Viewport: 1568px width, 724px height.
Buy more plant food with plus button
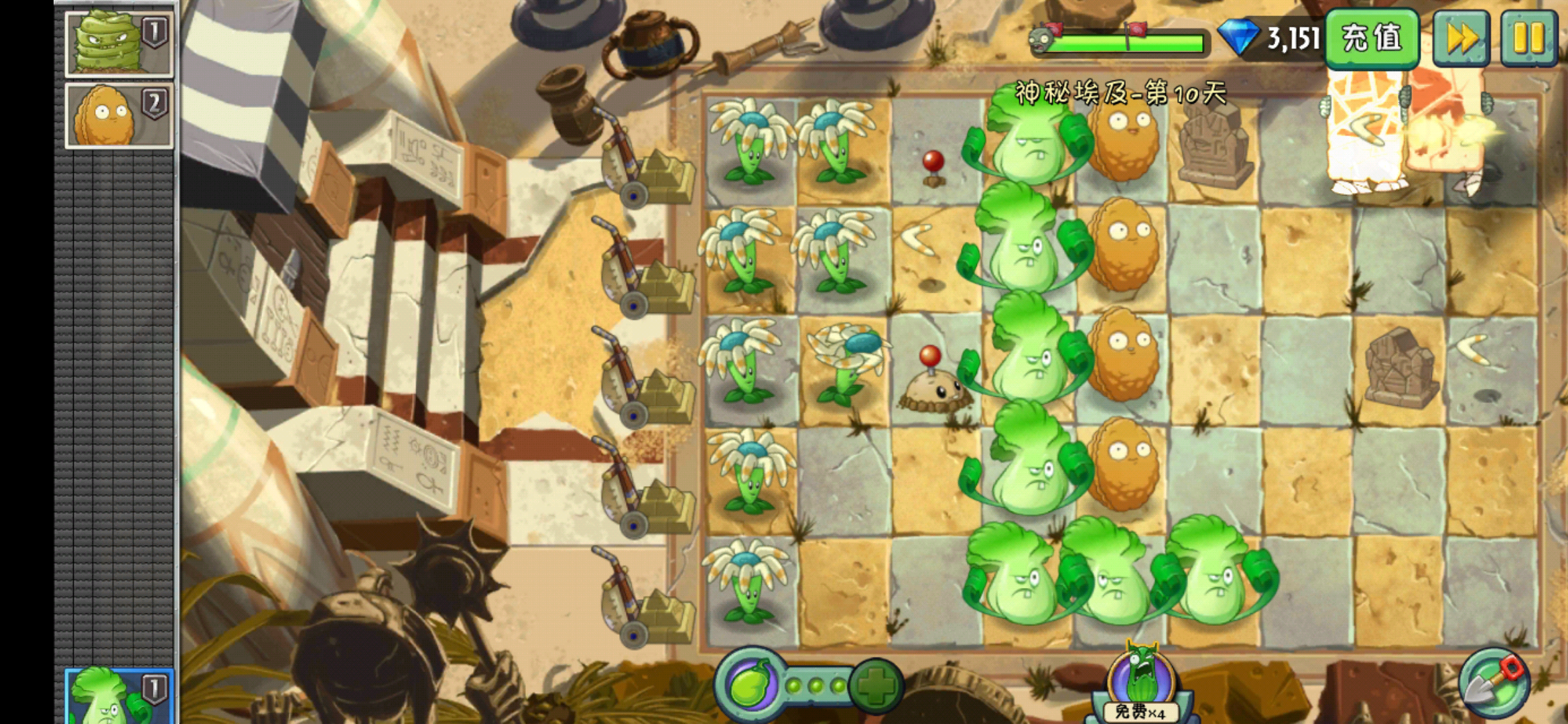click(876, 685)
